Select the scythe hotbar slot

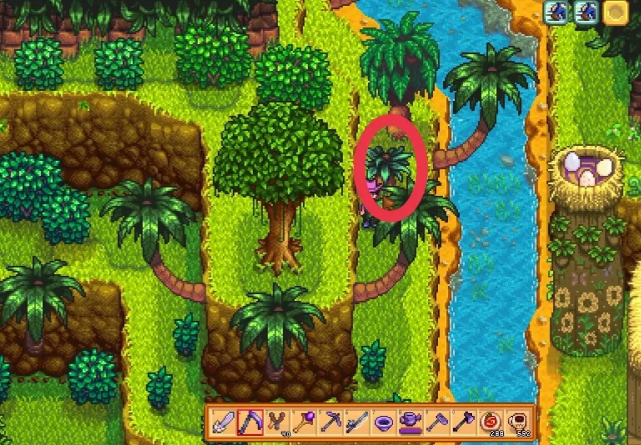pyautogui.click(x=250, y=421)
